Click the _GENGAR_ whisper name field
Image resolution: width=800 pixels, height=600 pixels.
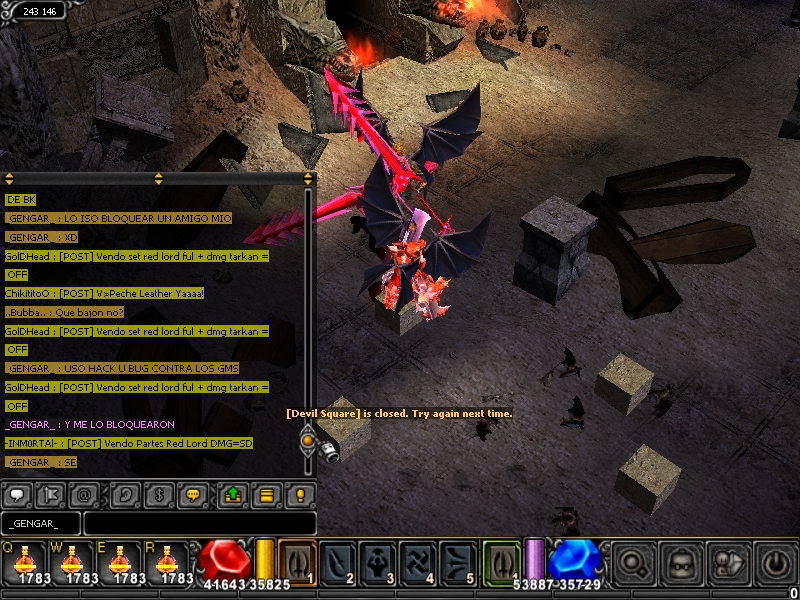coord(40,523)
